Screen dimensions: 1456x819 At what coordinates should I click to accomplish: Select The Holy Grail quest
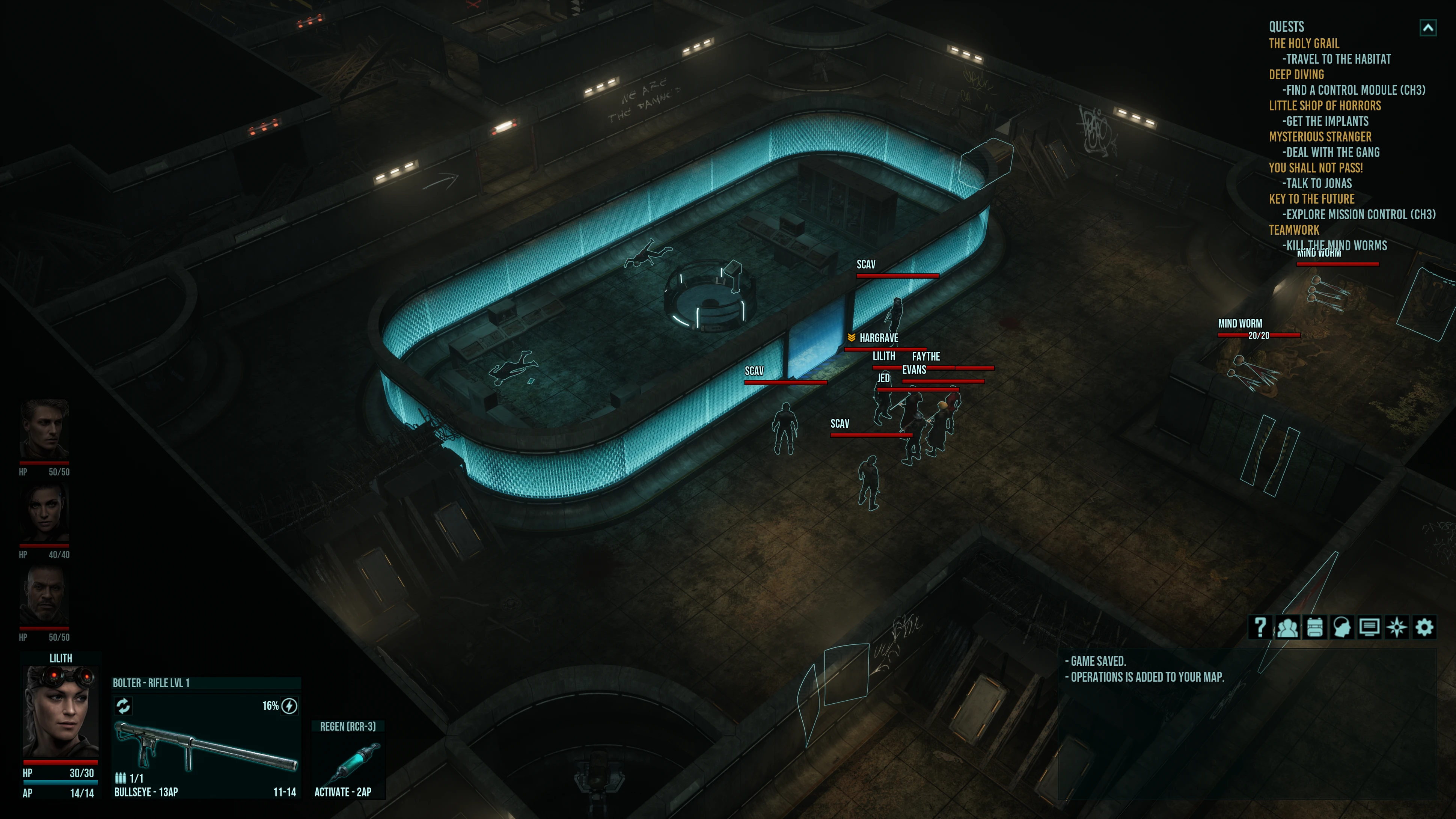(x=1304, y=44)
